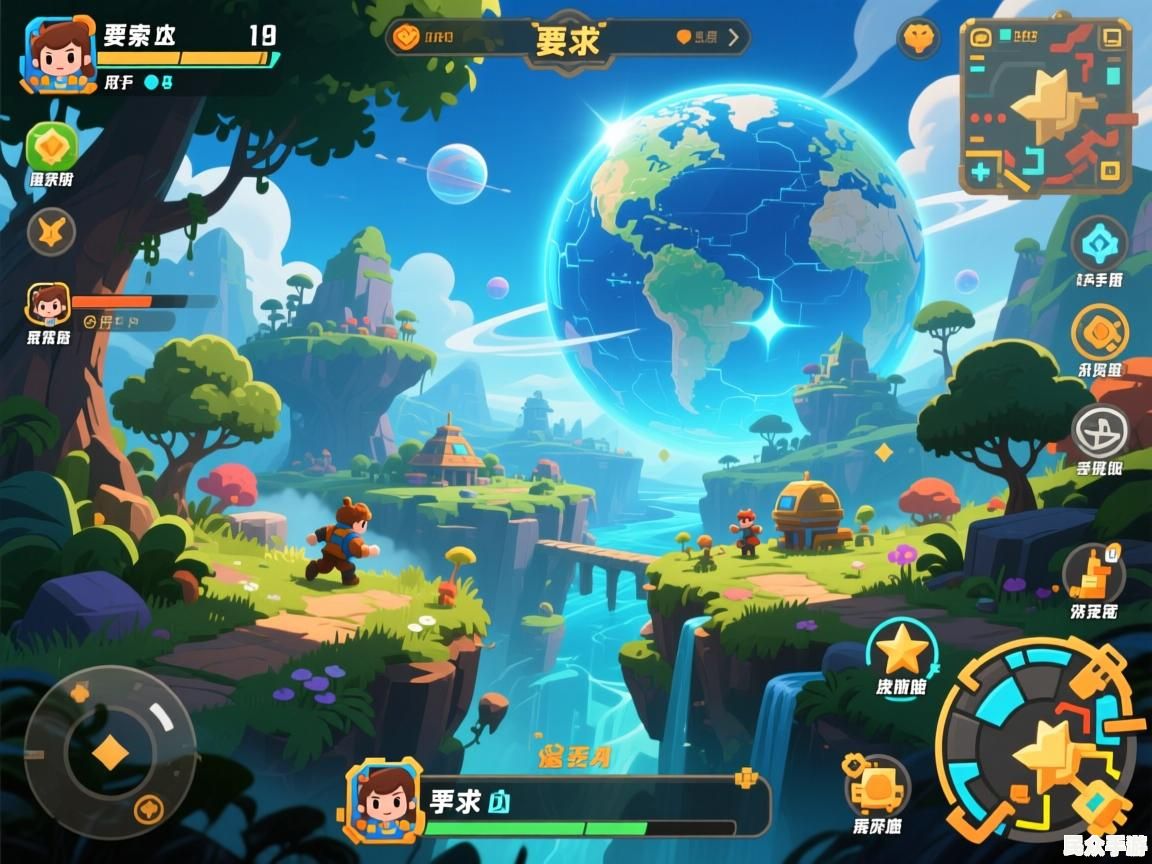
Task: Choose the small teammate portrait
Action: click(48, 305)
